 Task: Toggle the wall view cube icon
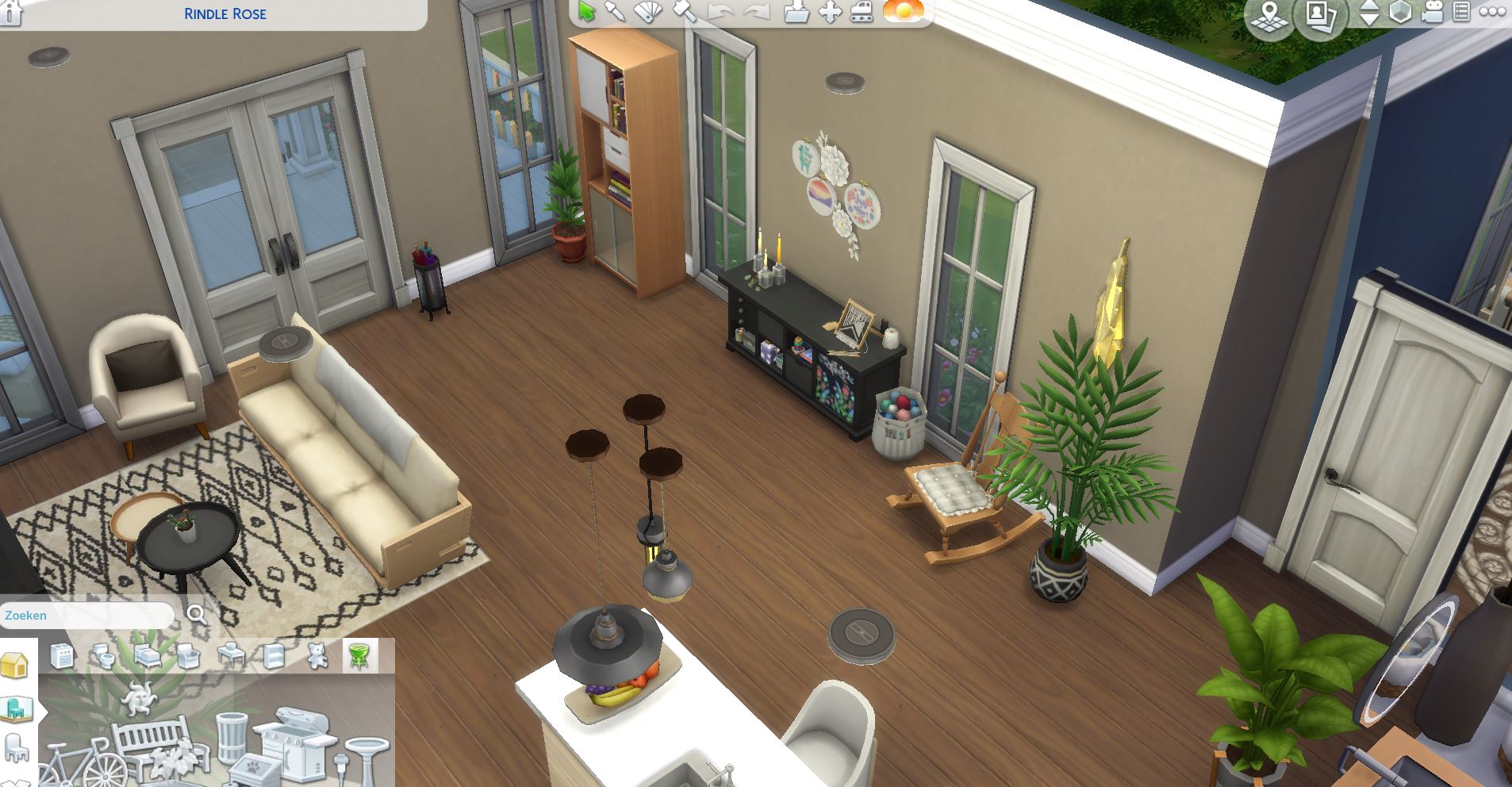coord(1400,13)
